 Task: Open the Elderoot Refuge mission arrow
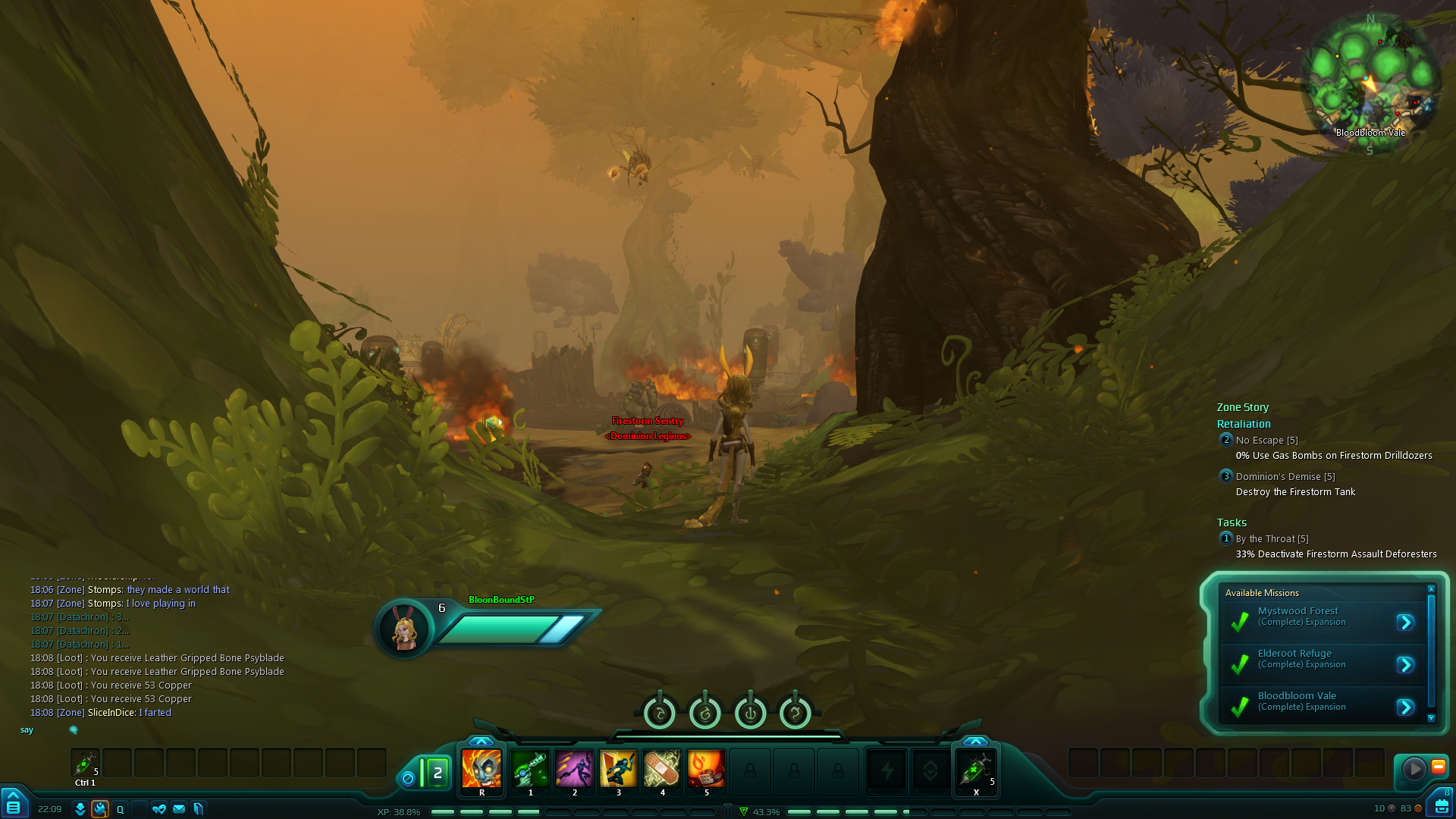tap(1405, 665)
